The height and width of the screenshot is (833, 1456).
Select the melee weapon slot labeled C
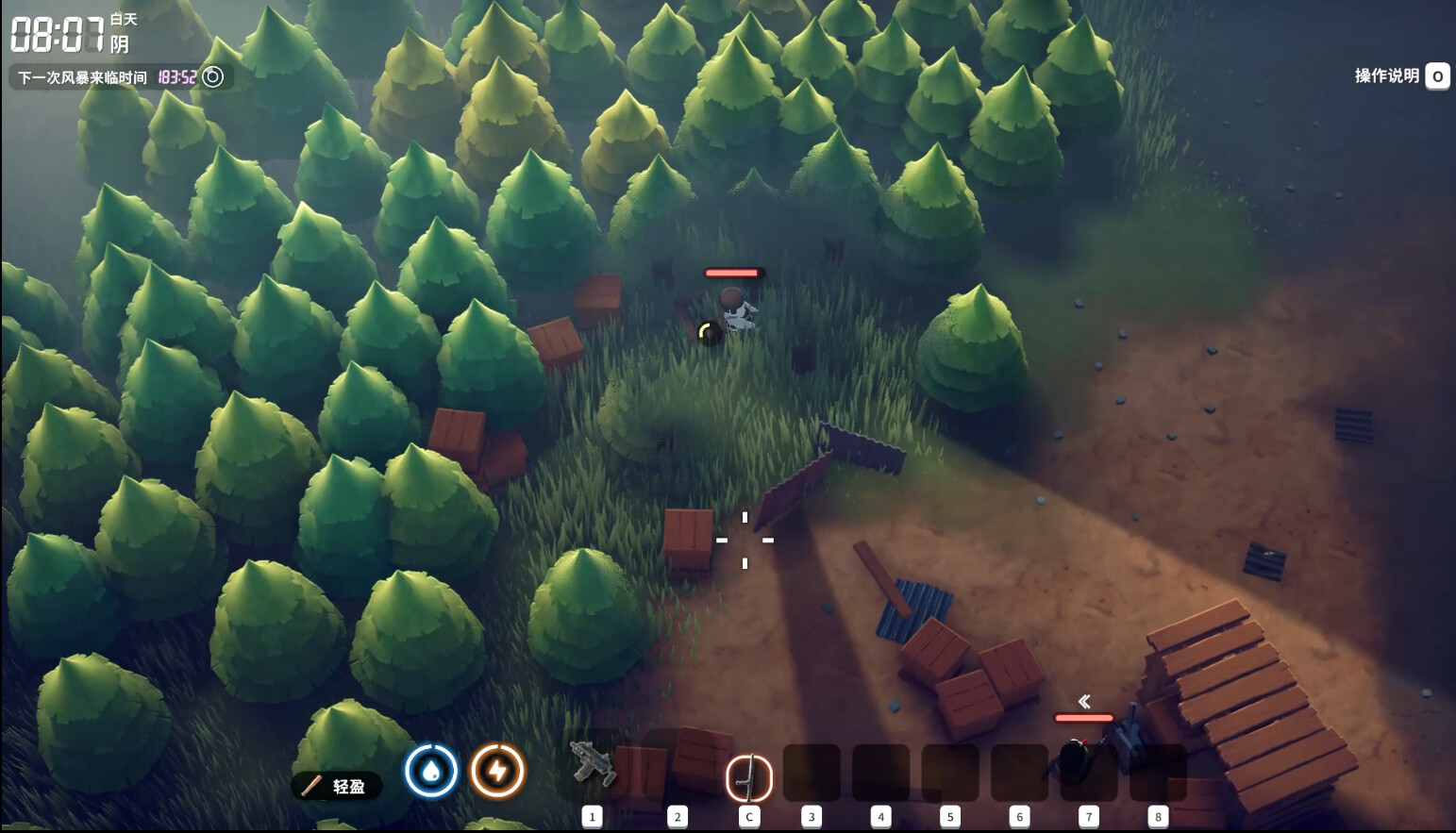pyautogui.click(x=748, y=778)
